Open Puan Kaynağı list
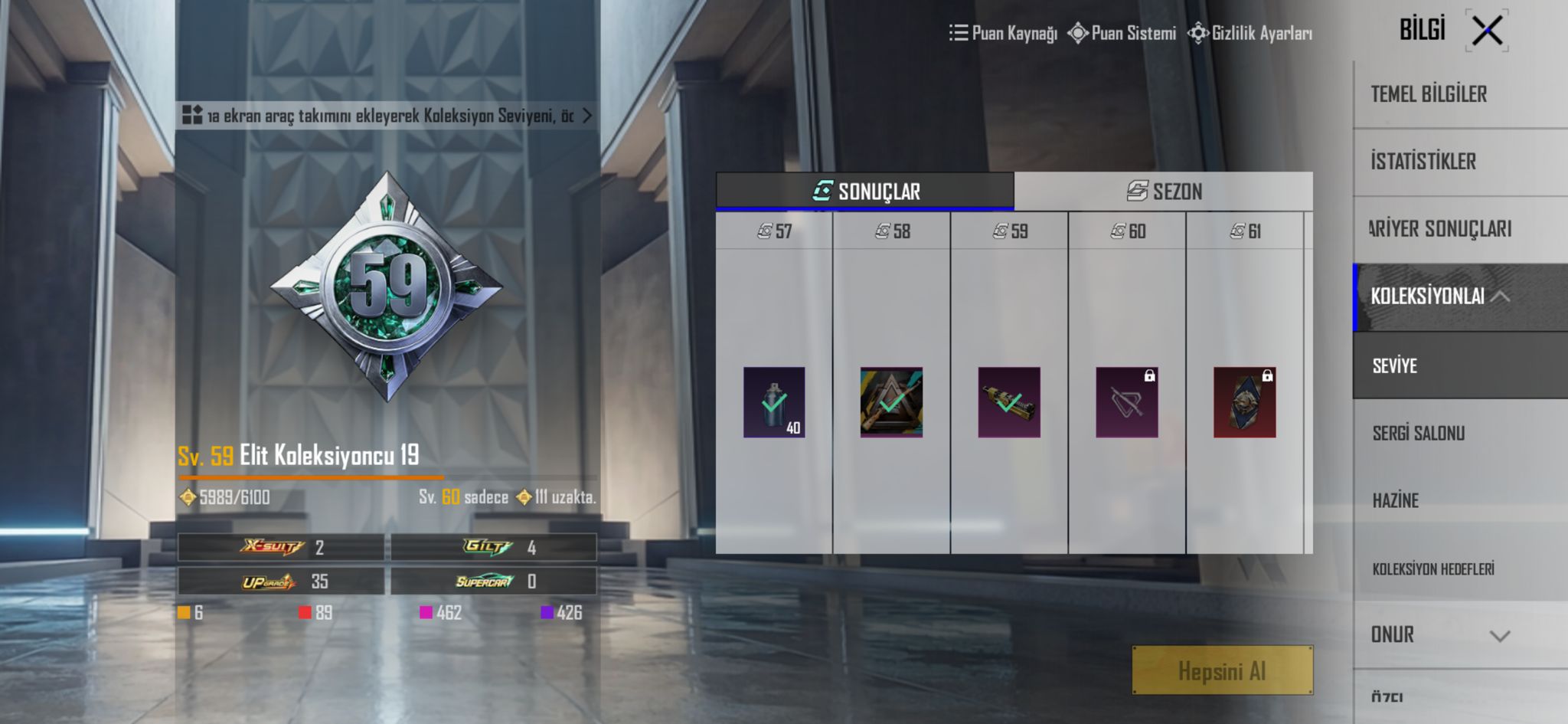The image size is (1568, 724). (x=1004, y=33)
